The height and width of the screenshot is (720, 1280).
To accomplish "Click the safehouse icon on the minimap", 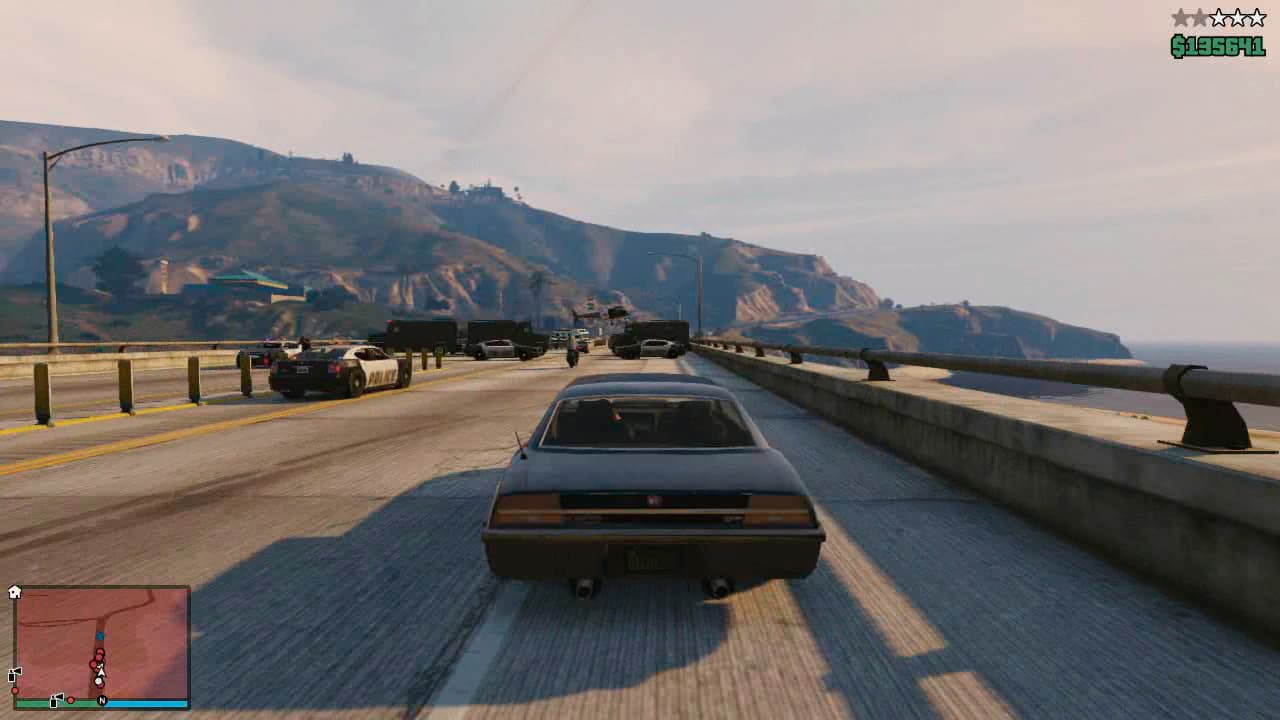I will click(x=15, y=589).
